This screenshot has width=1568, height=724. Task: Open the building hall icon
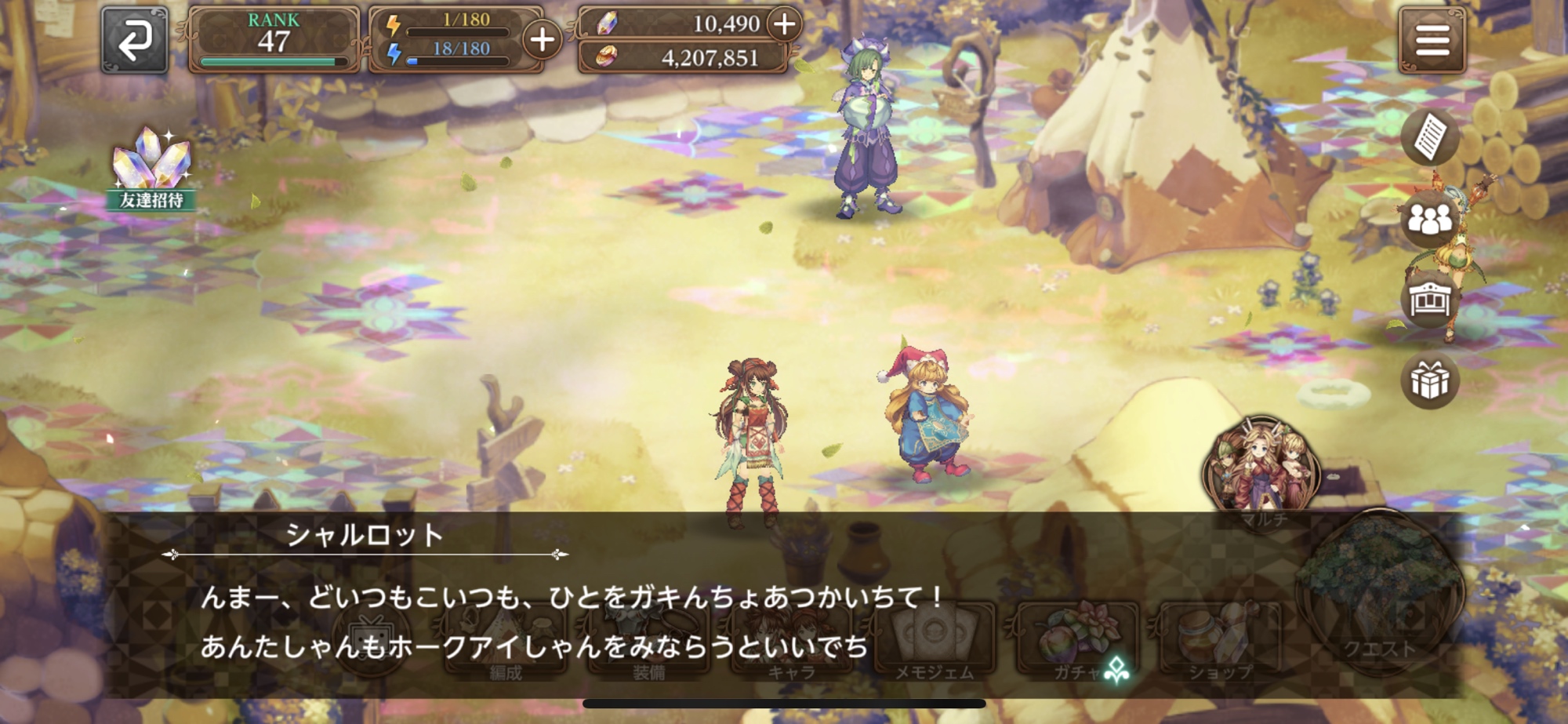click(1430, 300)
